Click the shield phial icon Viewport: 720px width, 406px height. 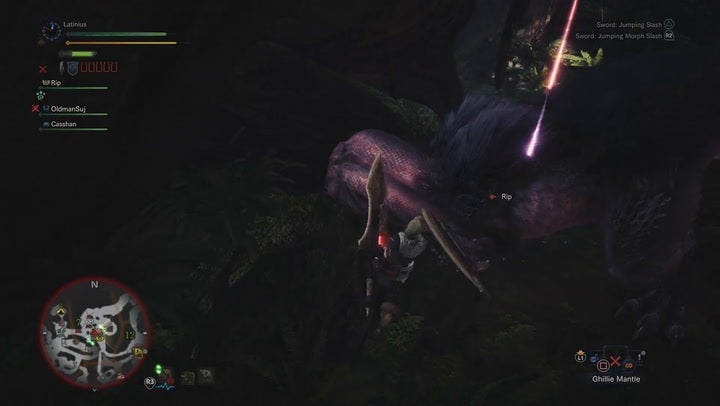point(72,68)
